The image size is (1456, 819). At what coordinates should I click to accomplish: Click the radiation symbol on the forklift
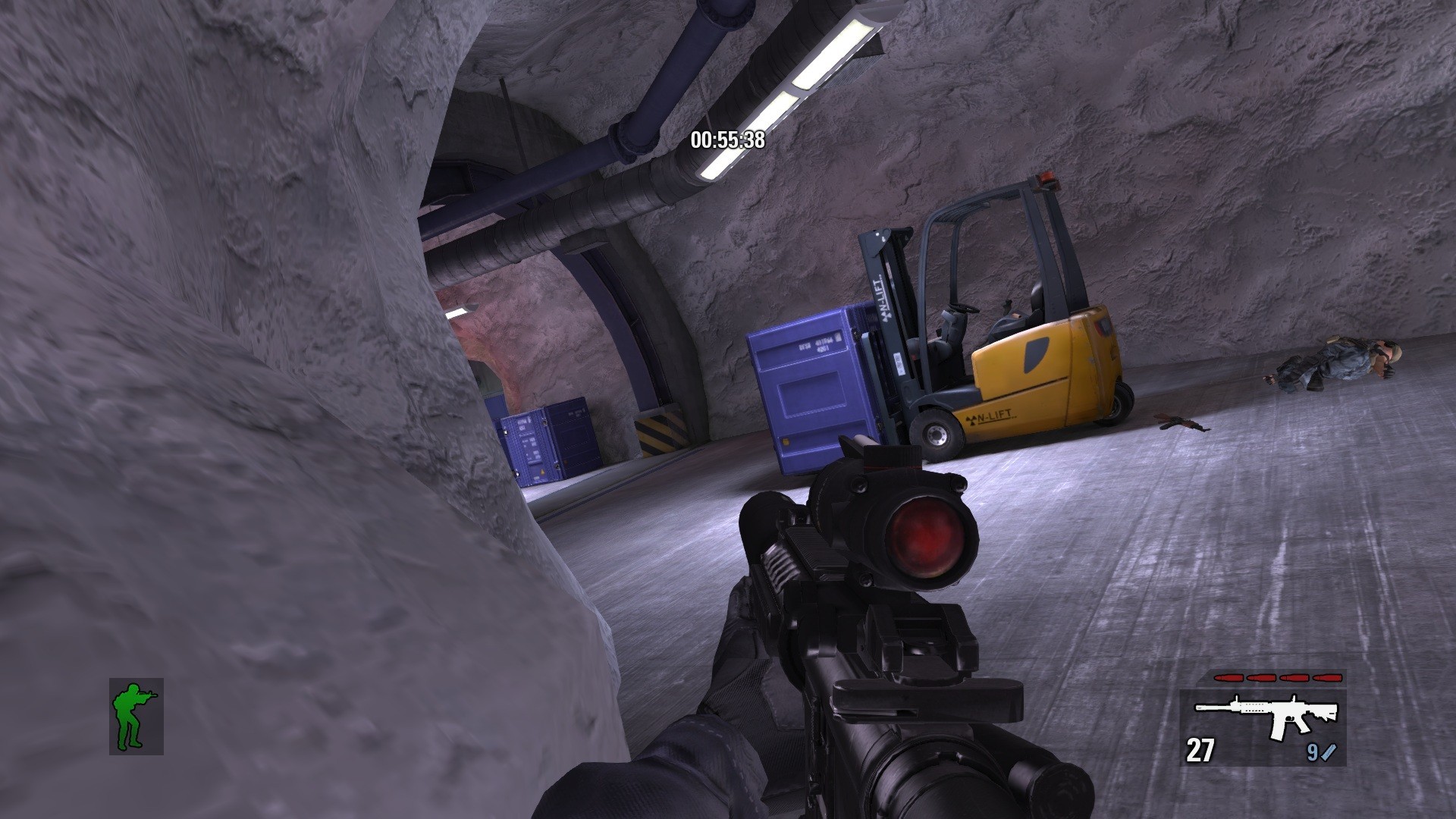click(971, 422)
